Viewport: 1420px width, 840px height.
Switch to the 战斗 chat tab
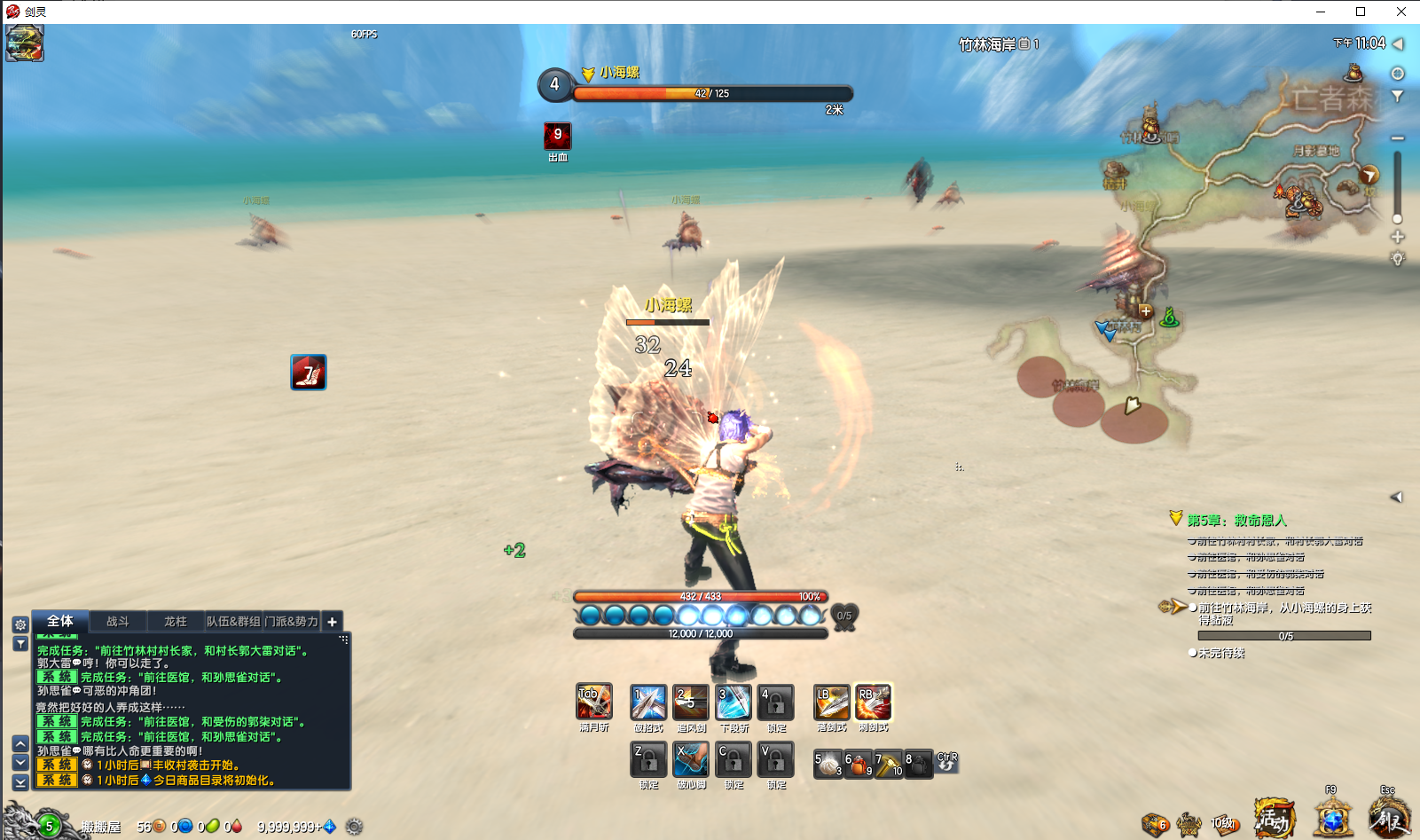[118, 622]
